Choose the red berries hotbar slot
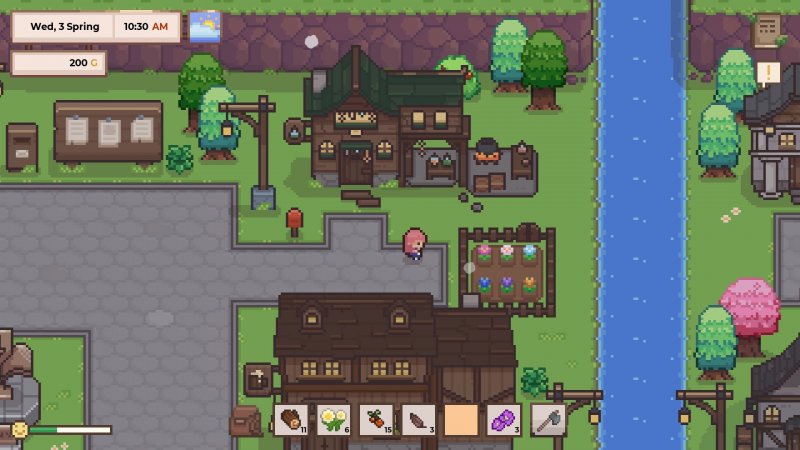800x450 pixels. [x=376, y=420]
